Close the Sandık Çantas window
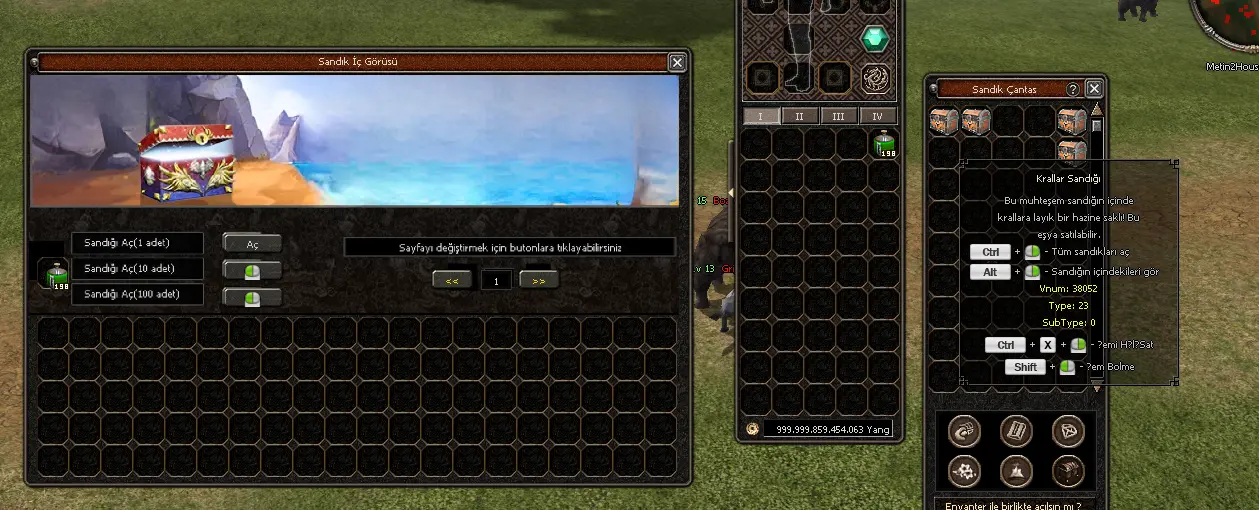The width and height of the screenshot is (1259, 510). coord(1094,89)
